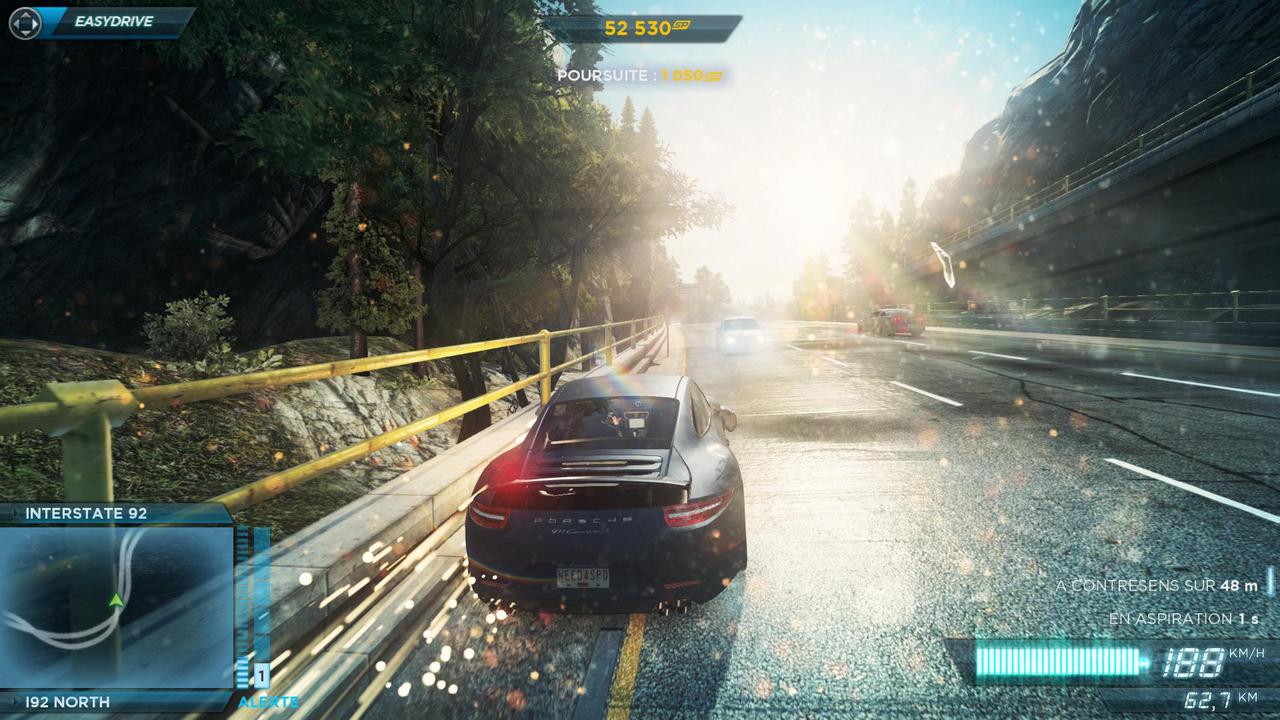The height and width of the screenshot is (720, 1280).
Task: Open the EasyDrive menu
Action: click(x=104, y=21)
